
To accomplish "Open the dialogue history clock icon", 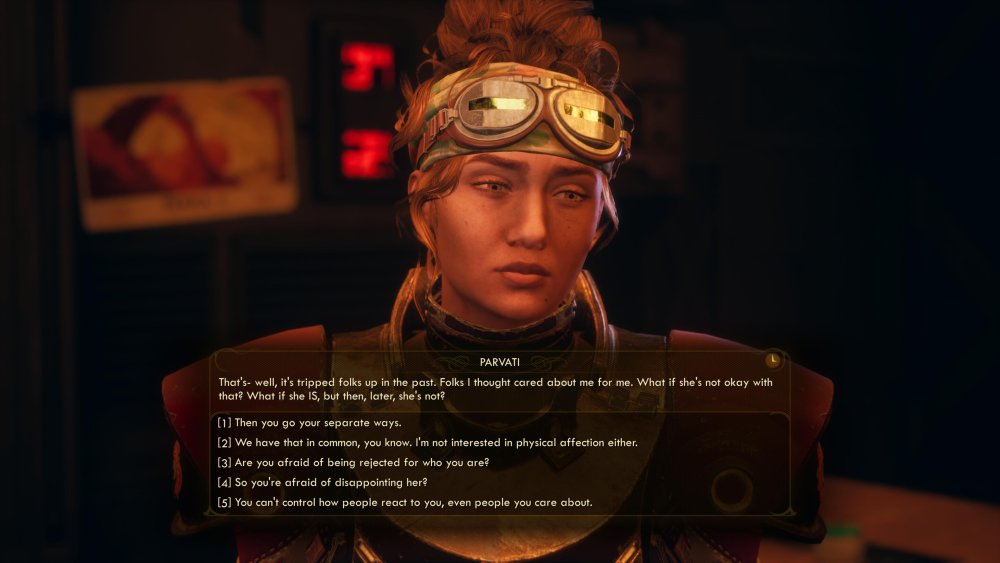I will pos(772,360).
